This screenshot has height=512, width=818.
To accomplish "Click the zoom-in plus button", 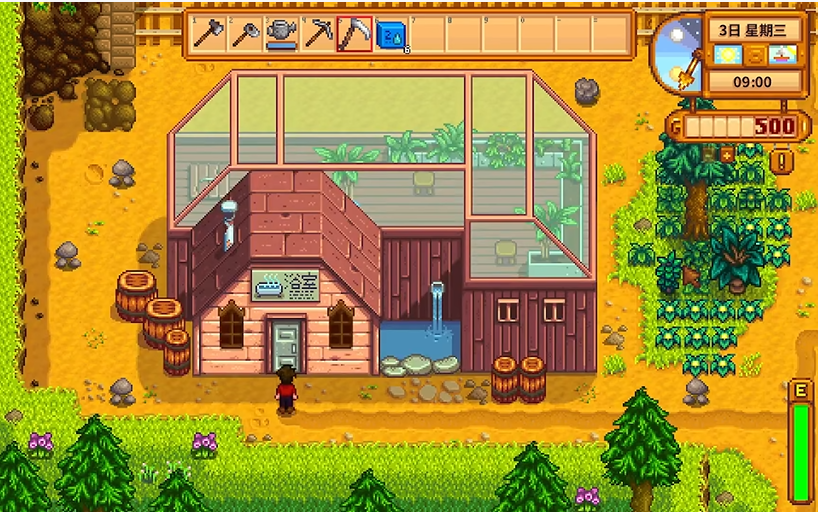I will click(727, 155).
